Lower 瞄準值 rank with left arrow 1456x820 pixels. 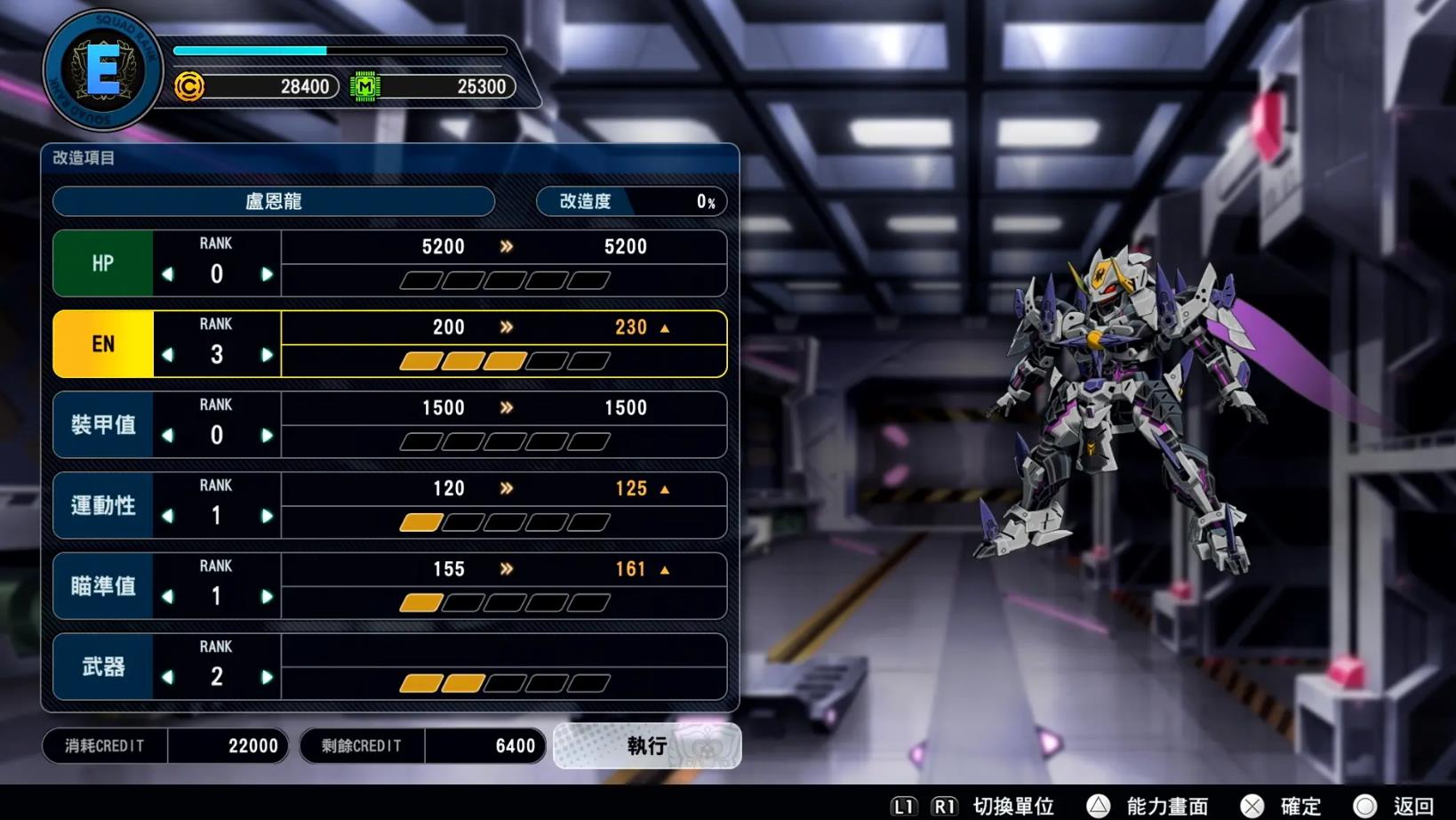point(168,598)
